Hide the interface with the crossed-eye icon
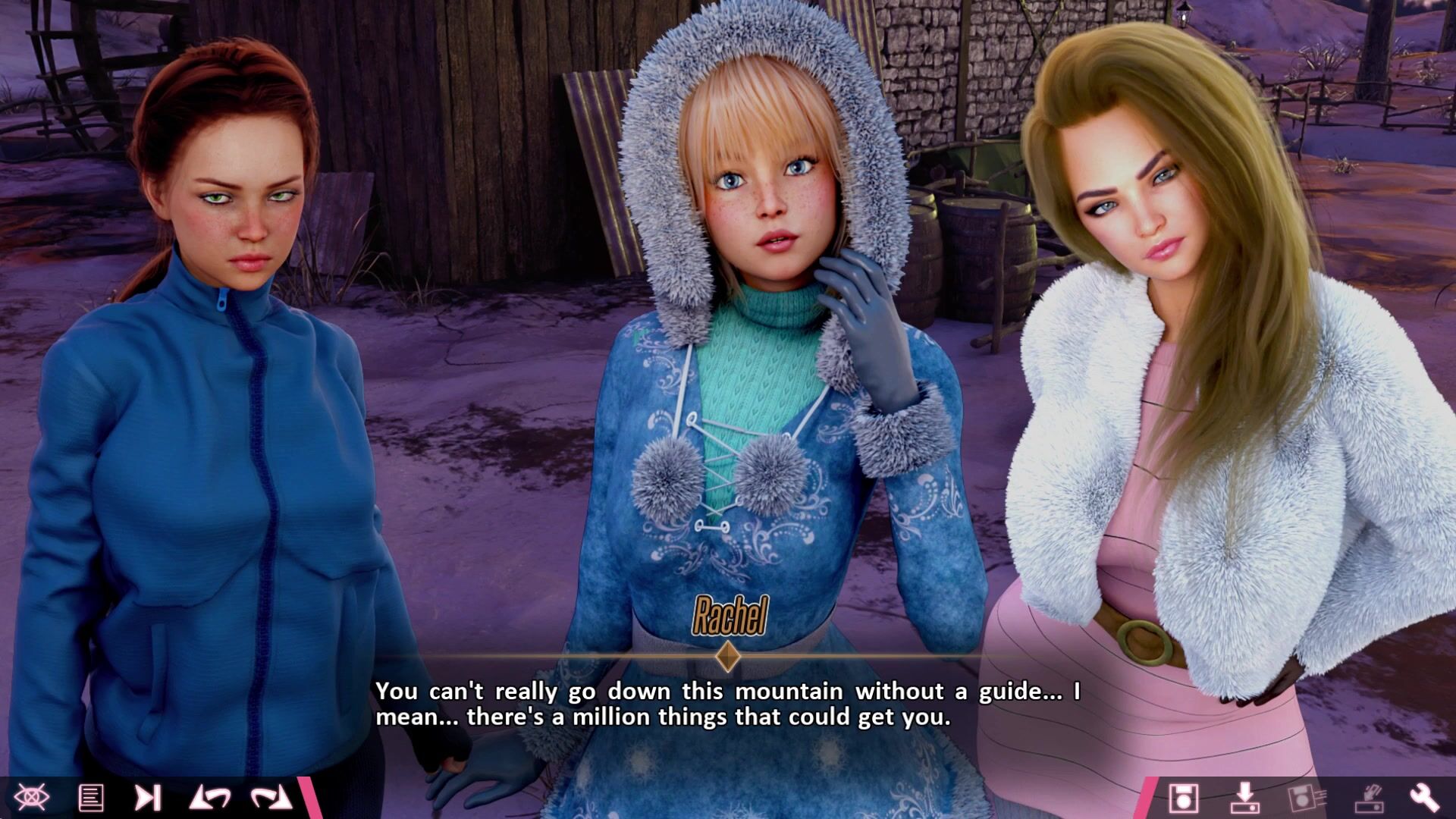This screenshot has width=1456, height=819. coord(32,797)
